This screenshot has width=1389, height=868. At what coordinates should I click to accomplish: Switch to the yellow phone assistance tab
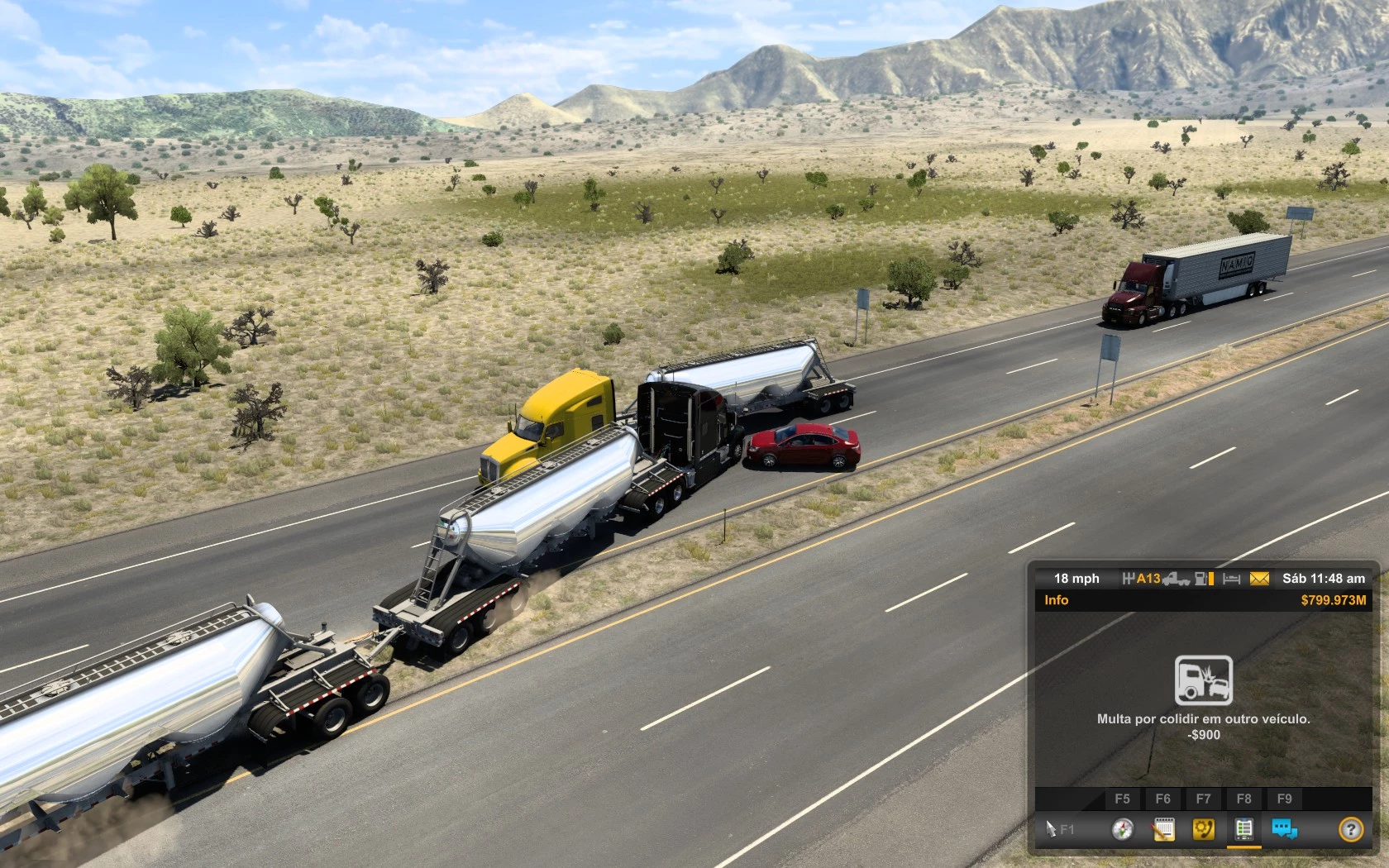1204,829
